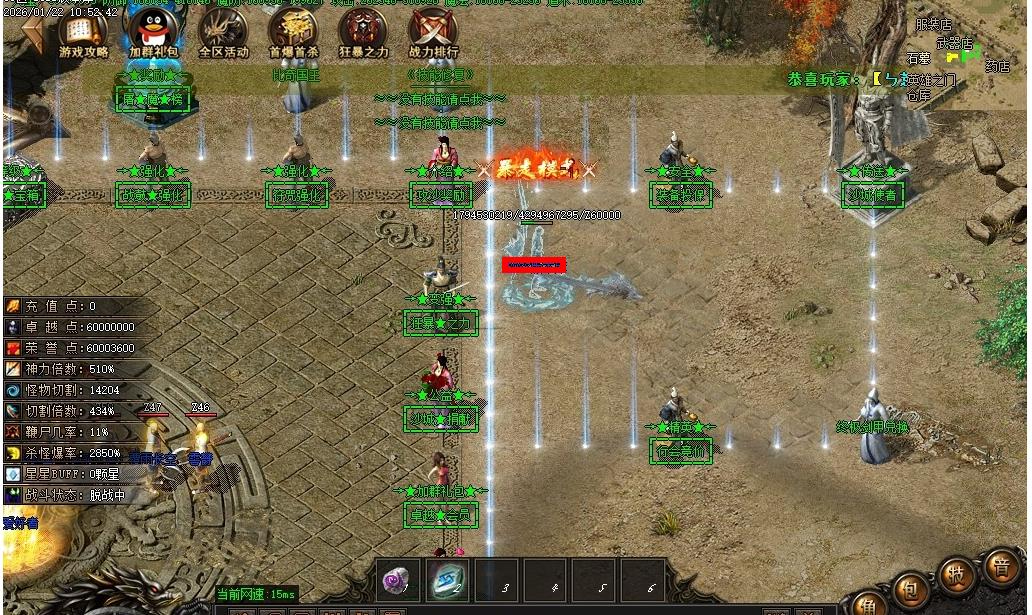The image size is (1032, 615).
Task: Open the 技 skills button
Action: coord(956,575)
